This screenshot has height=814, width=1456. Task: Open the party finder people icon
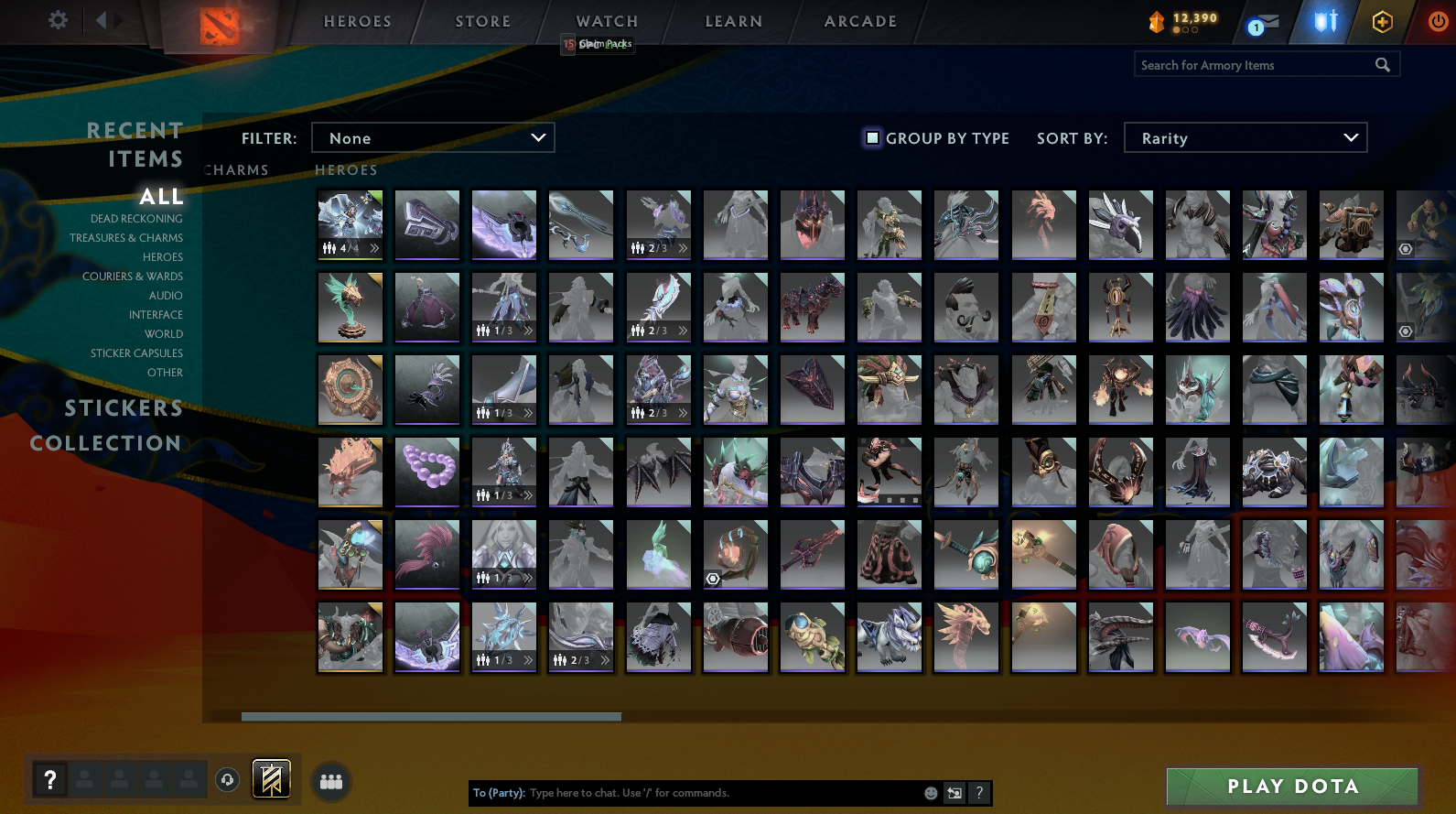pos(331,781)
